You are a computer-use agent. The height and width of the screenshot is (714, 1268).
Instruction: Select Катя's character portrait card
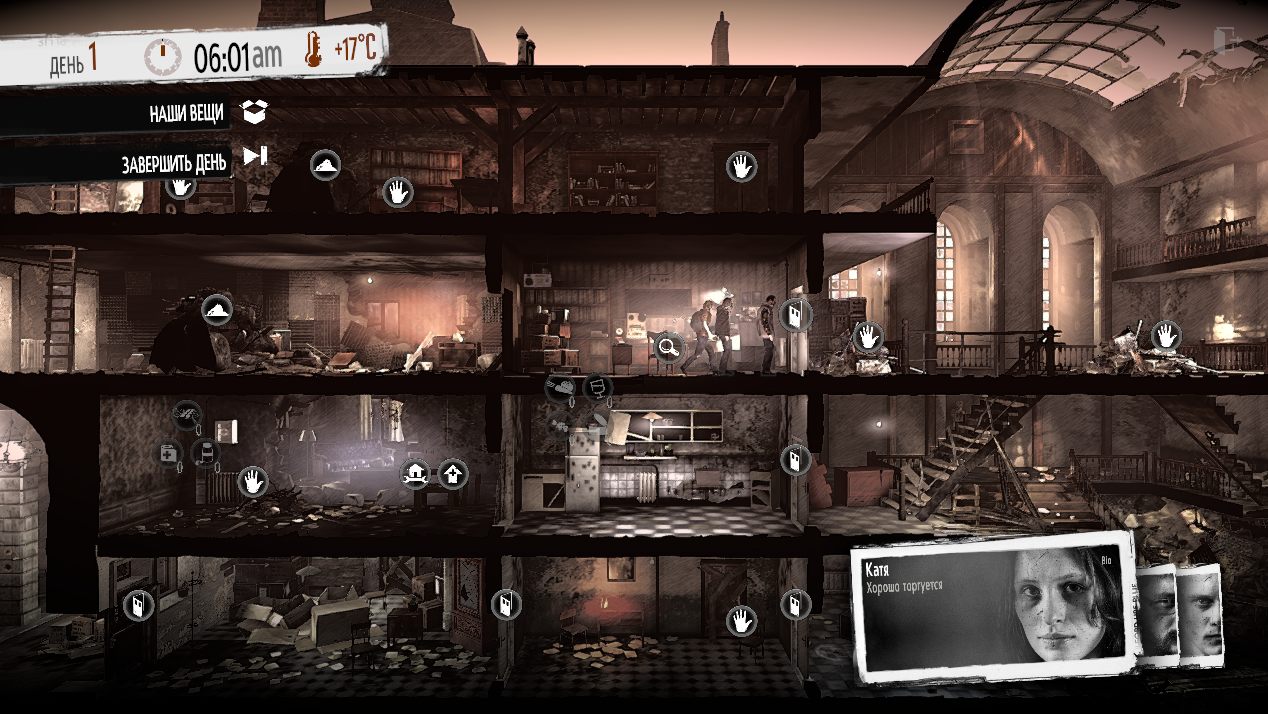coord(995,609)
